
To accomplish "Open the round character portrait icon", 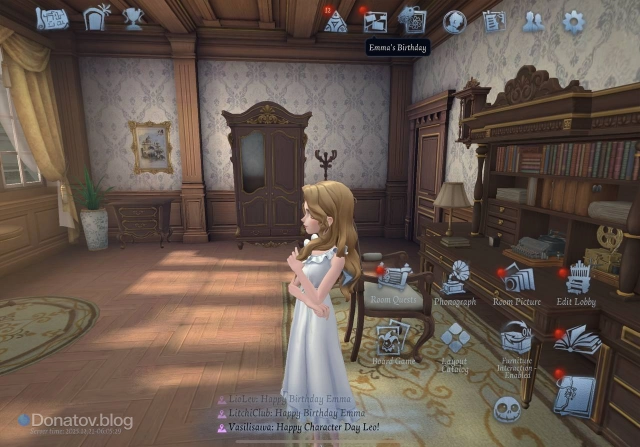I will click(455, 21).
